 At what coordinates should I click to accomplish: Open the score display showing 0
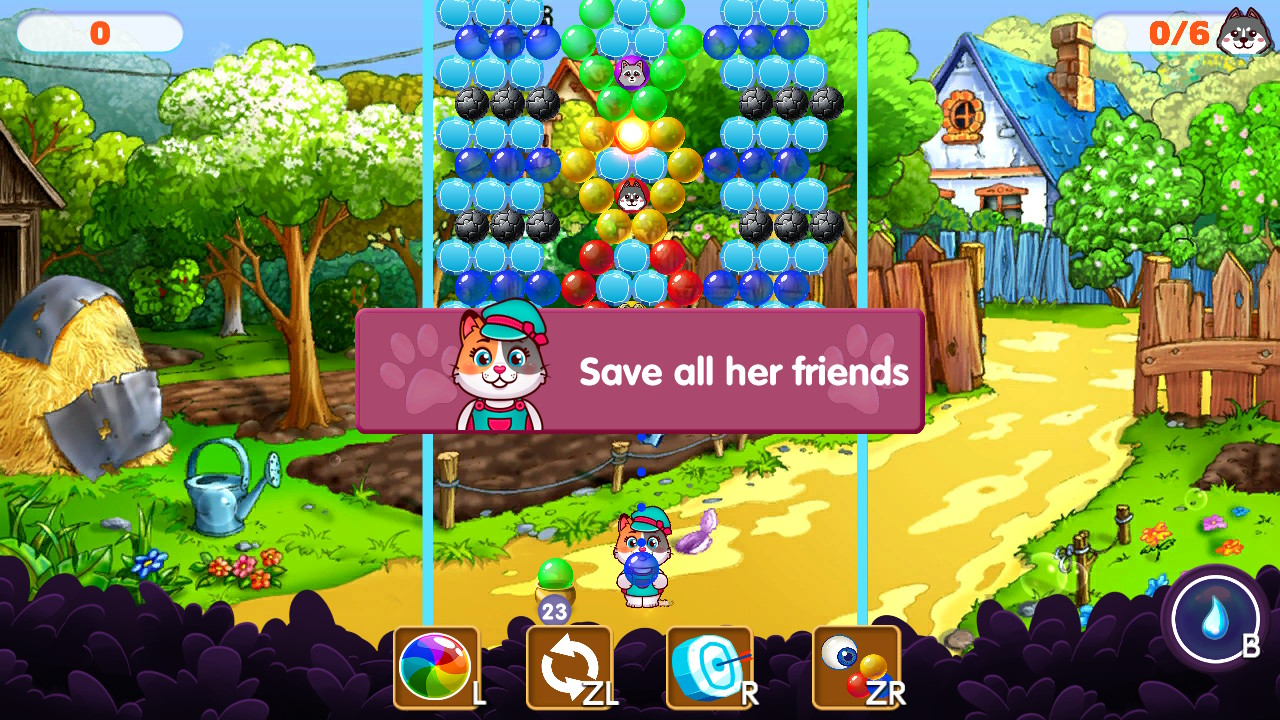tap(97, 31)
